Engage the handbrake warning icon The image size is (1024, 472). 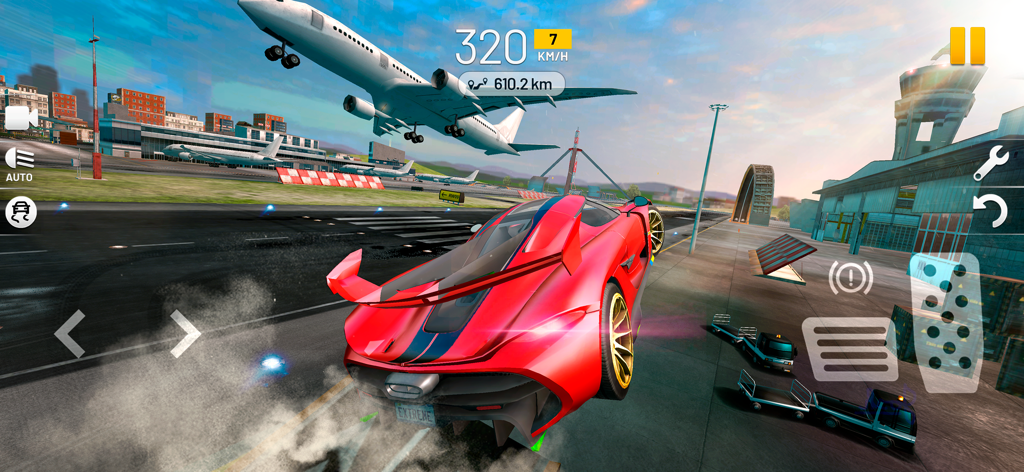pyautogui.click(x=850, y=277)
